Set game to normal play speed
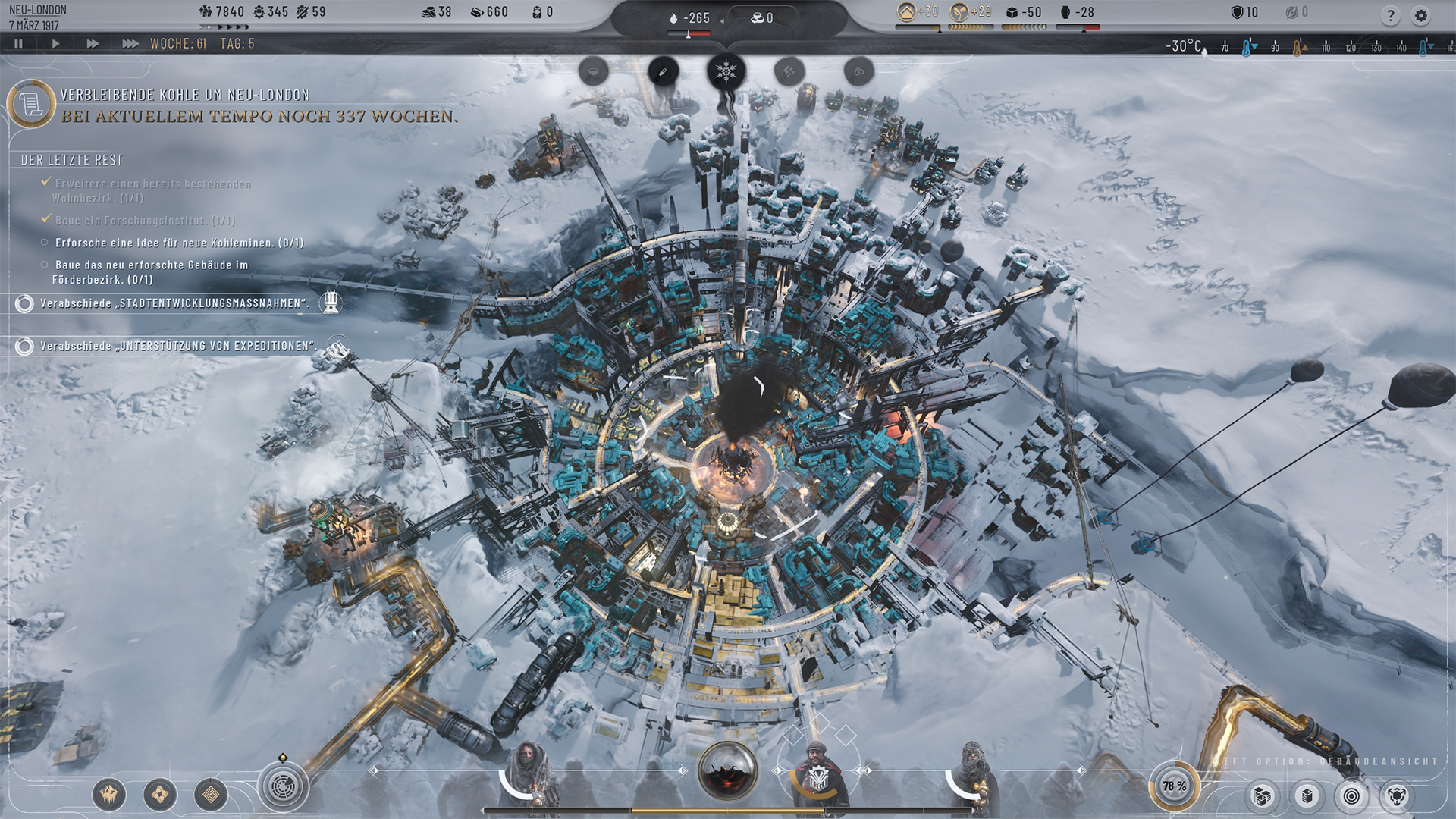The width and height of the screenshot is (1456, 819). [x=55, y=44]
